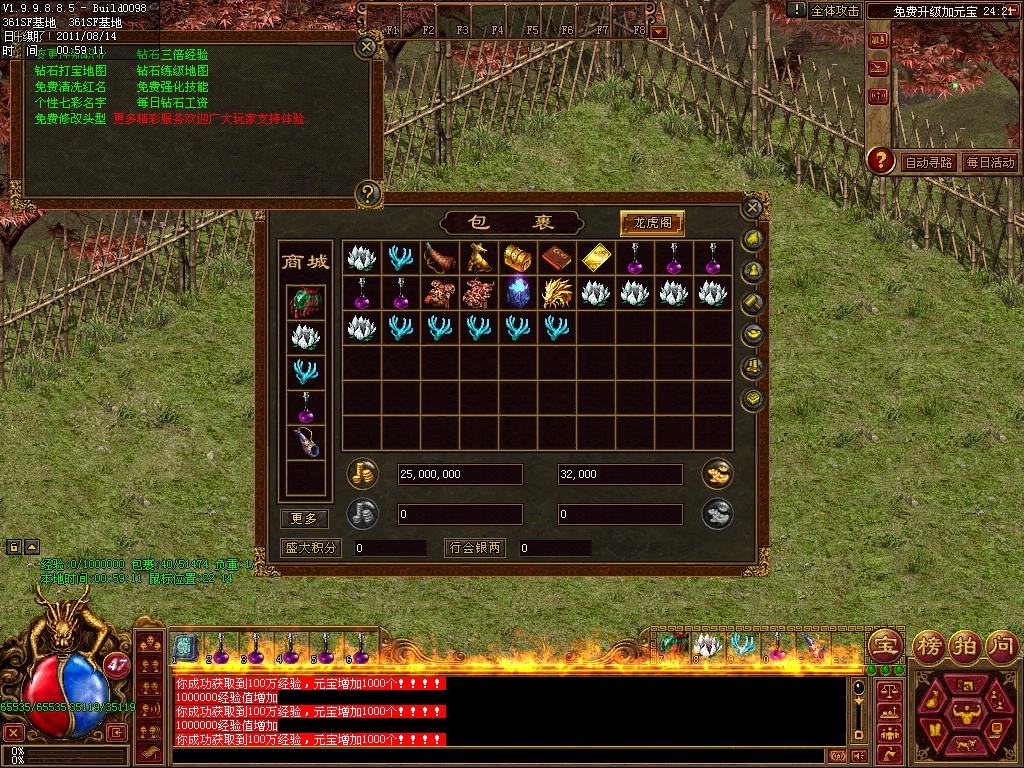Close the green notice panel

pos(367,45)
